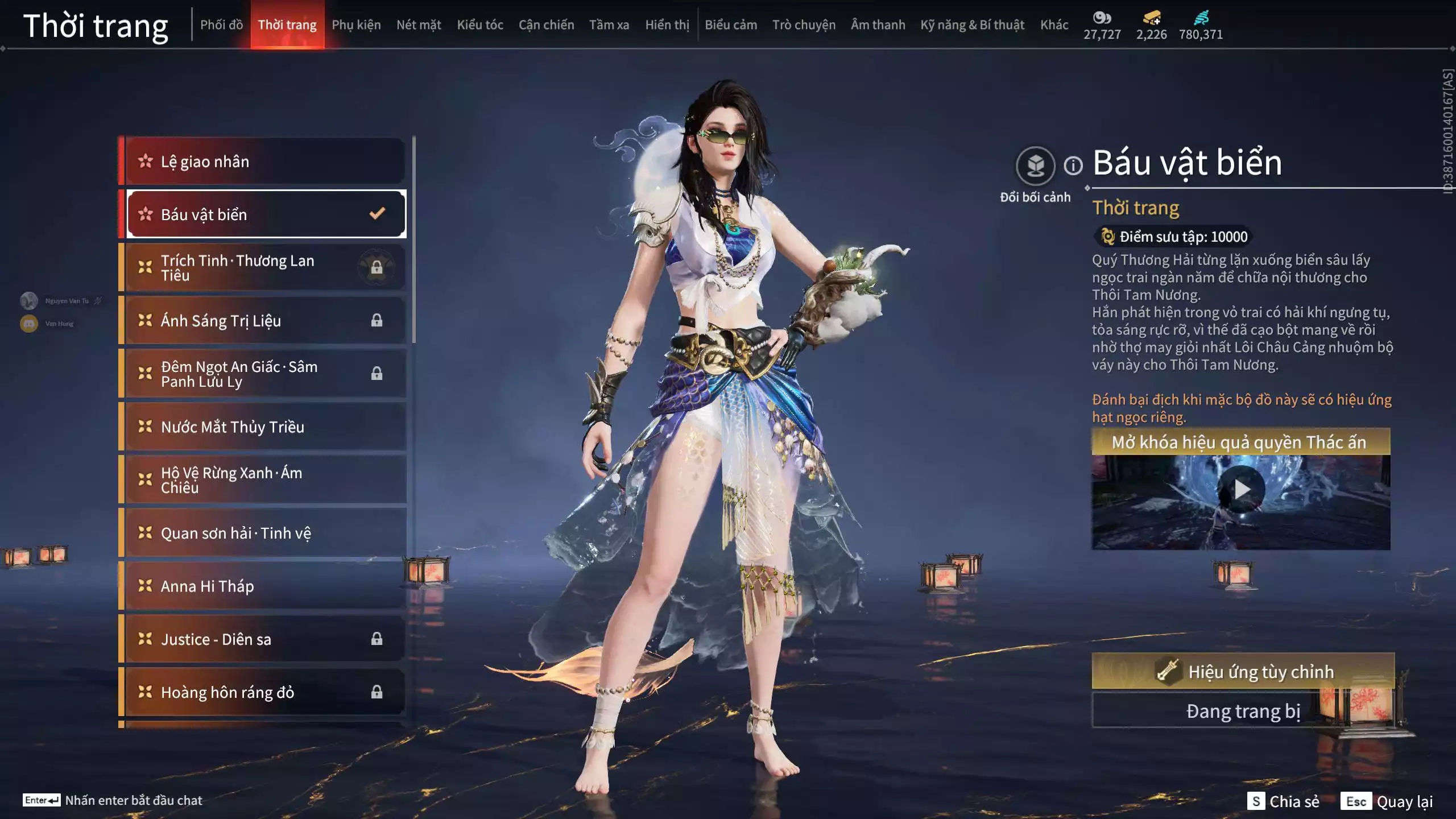Click the coin currency icon showing 27,727
This screenshot has width=1456, height=819.
pos(1102,18)
